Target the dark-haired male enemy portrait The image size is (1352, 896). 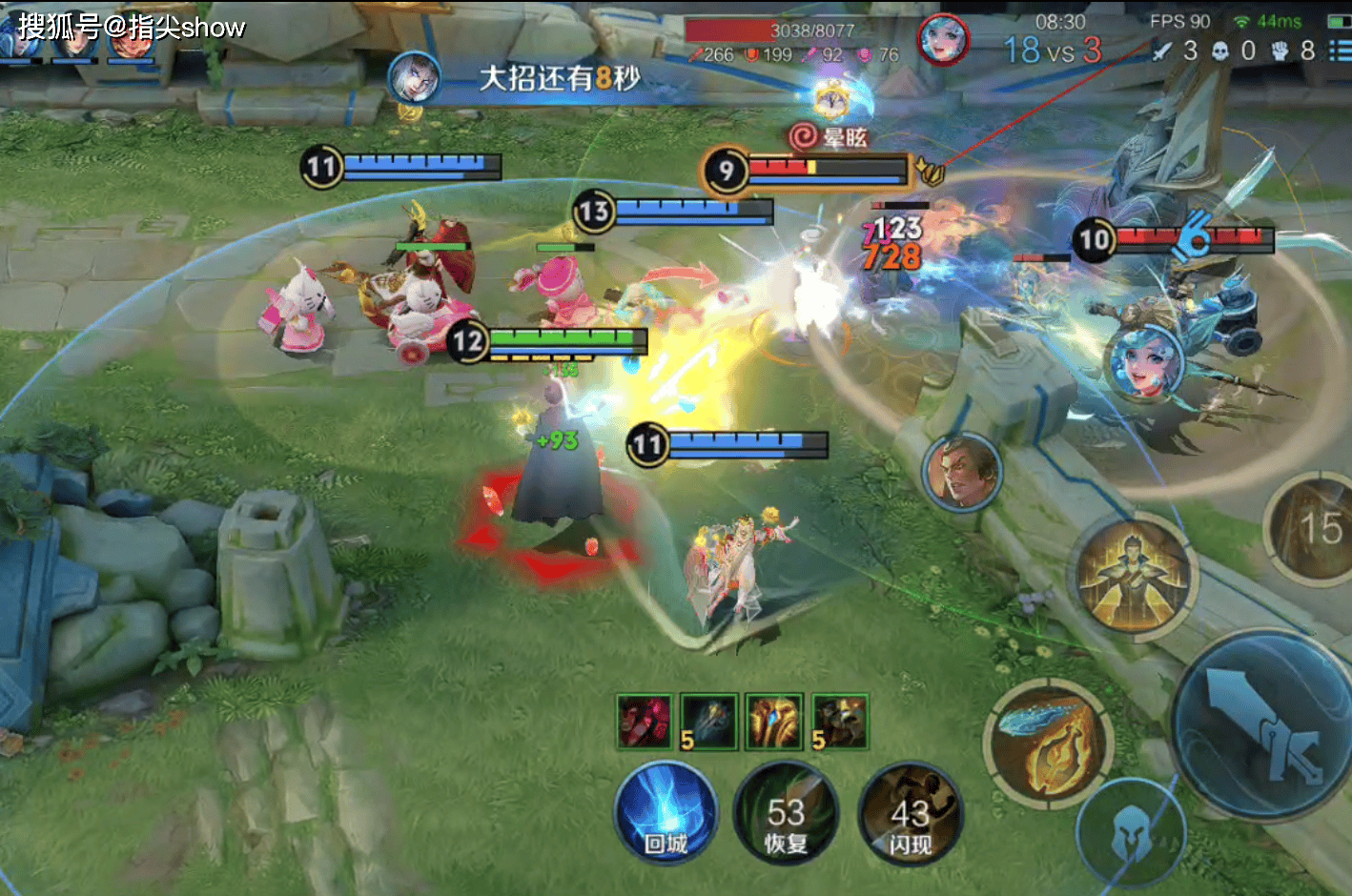point(961,471)
